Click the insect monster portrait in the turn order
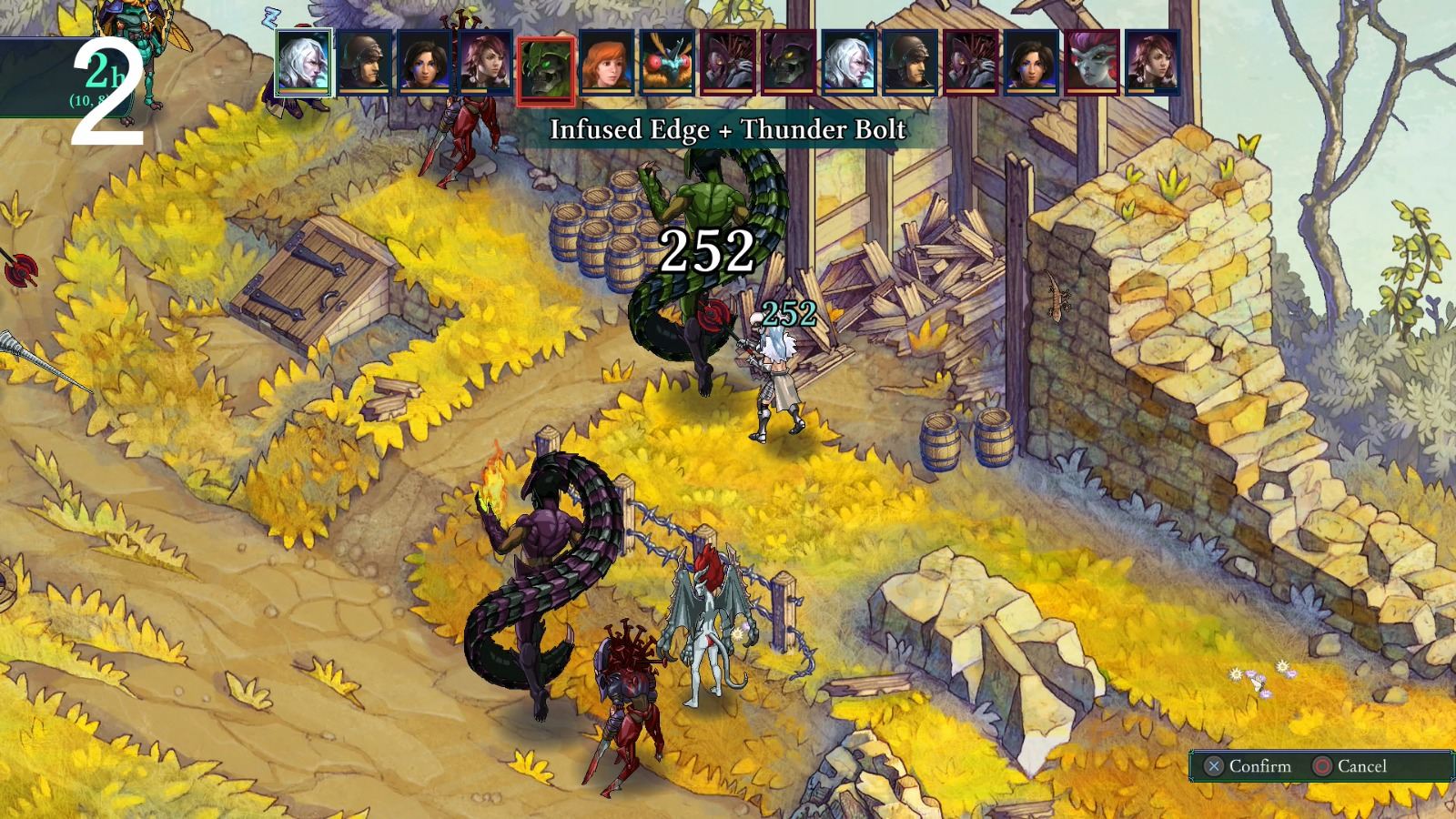This screenshot has width=1456, height=819. point(667,64)
